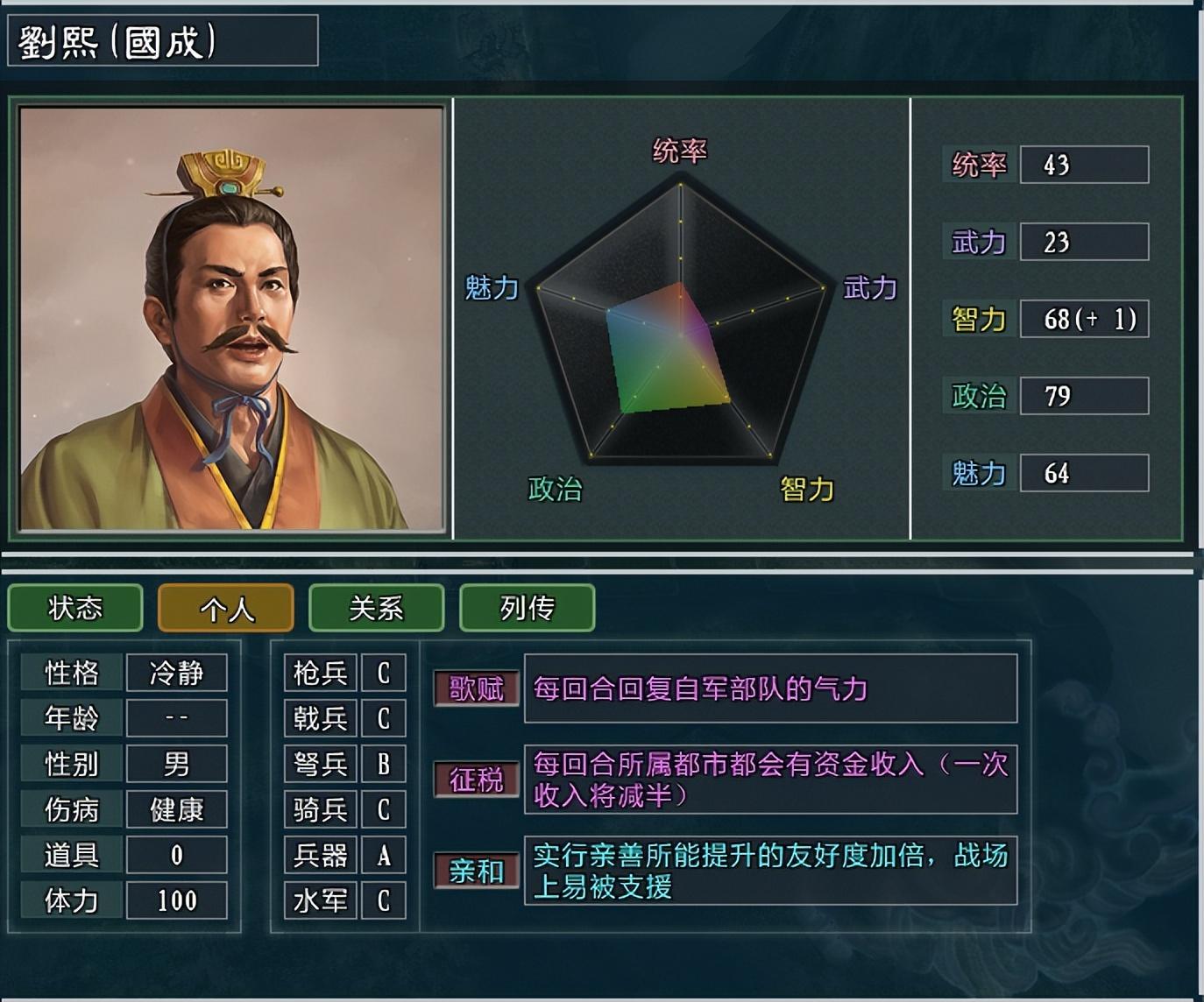Select the 个人 (Personal) tab
1204x1002 pixels.
click(x=225, y=607)
